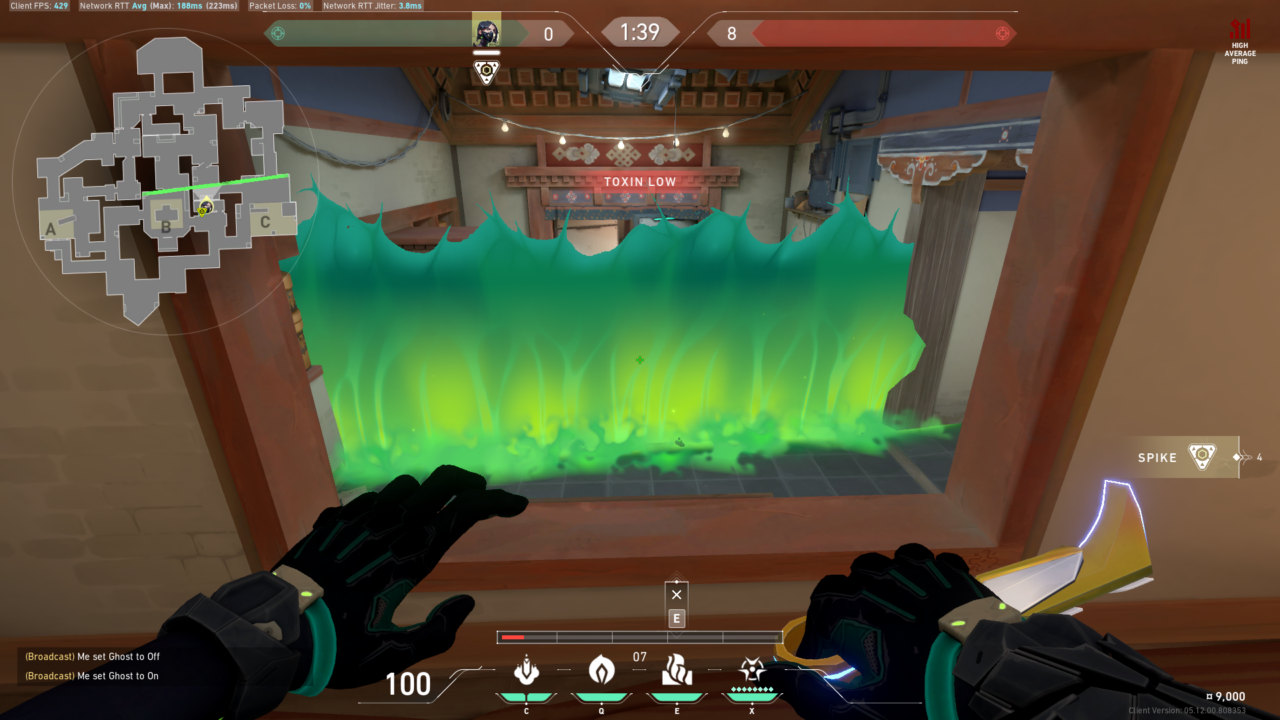Select the Snake Bite ability icon
This screenshot has width=1280, height=720.
coord(526,669)
